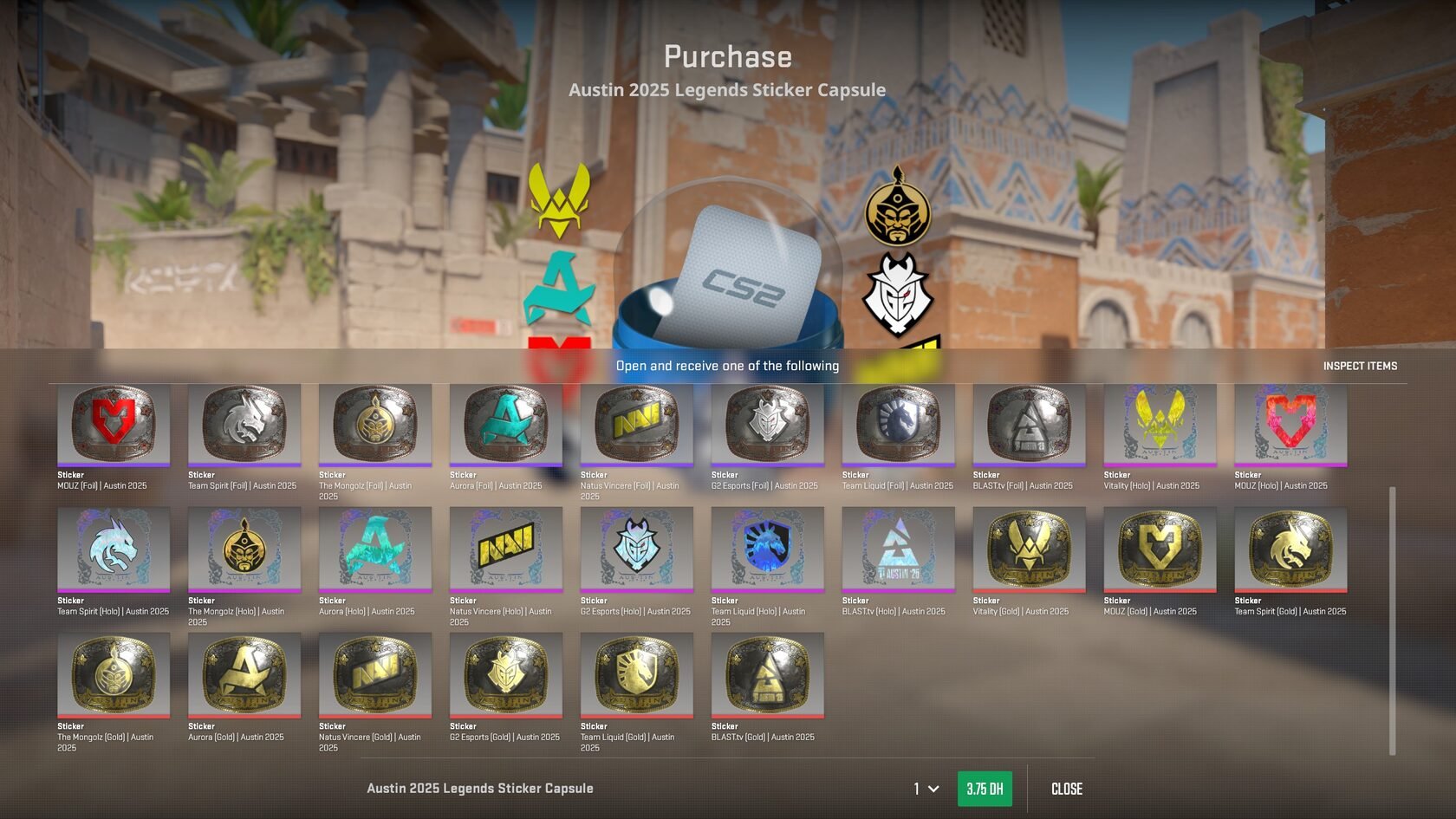Image resolution: width=1456 pixels, height=819 pixels.
Task: Choose the BLAST.tv (Holo) sticker
Action: click(899, 549)
